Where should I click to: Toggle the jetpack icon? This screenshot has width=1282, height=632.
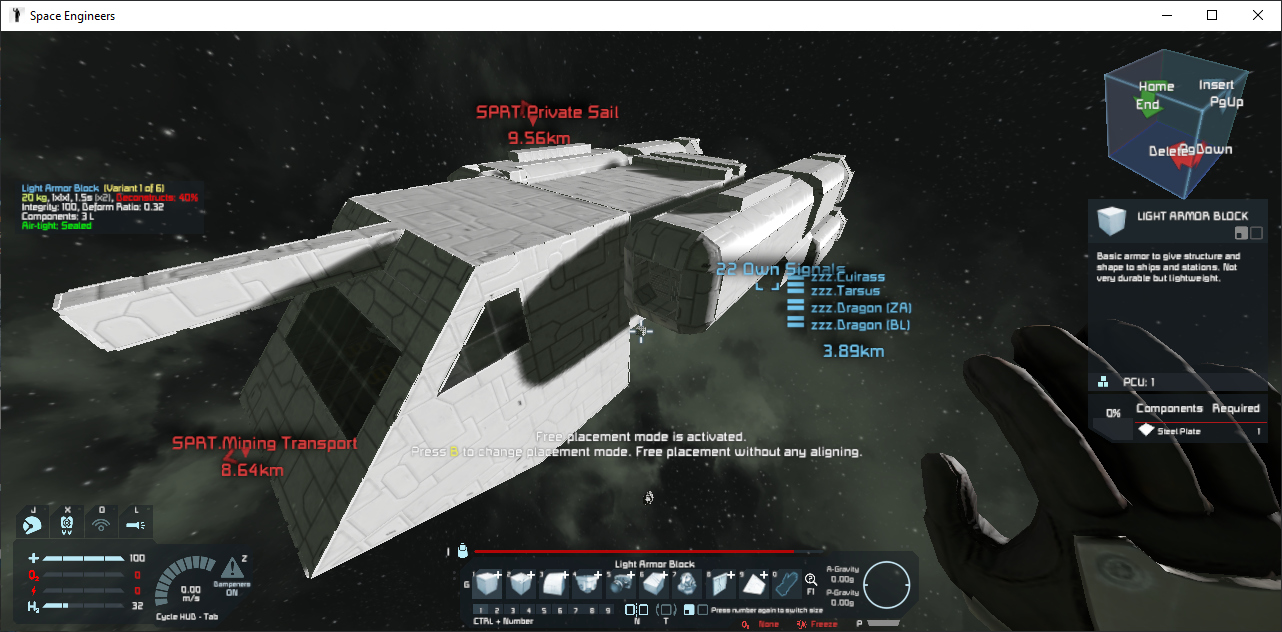[32, 522]
